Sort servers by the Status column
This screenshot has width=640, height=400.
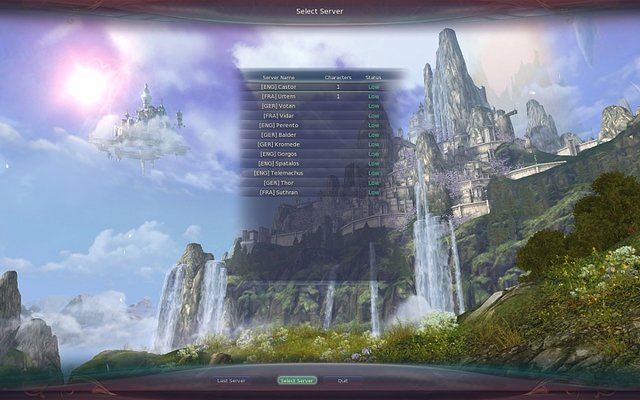point(373,77)
